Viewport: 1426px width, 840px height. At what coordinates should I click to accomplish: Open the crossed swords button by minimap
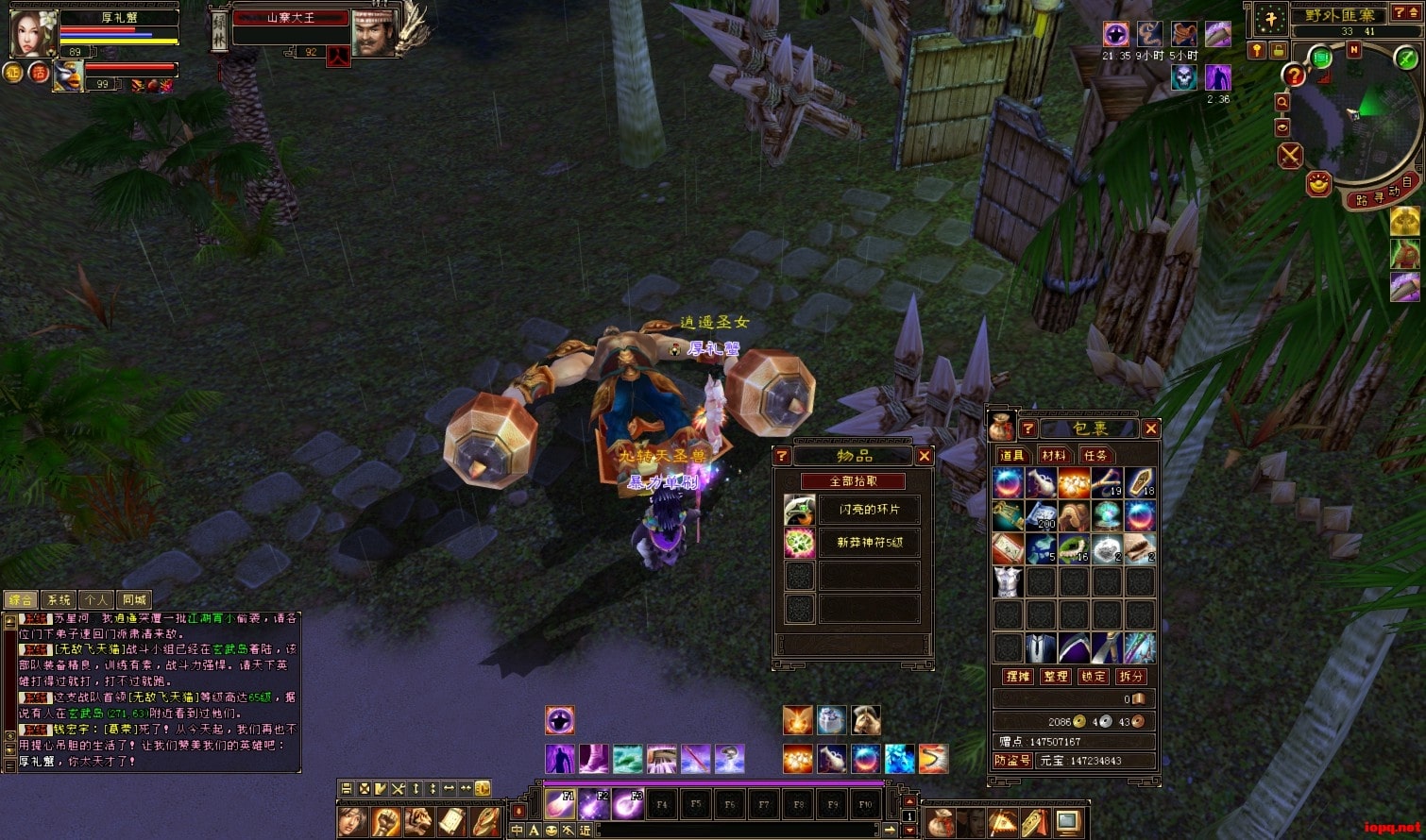tap(1290, 155)
